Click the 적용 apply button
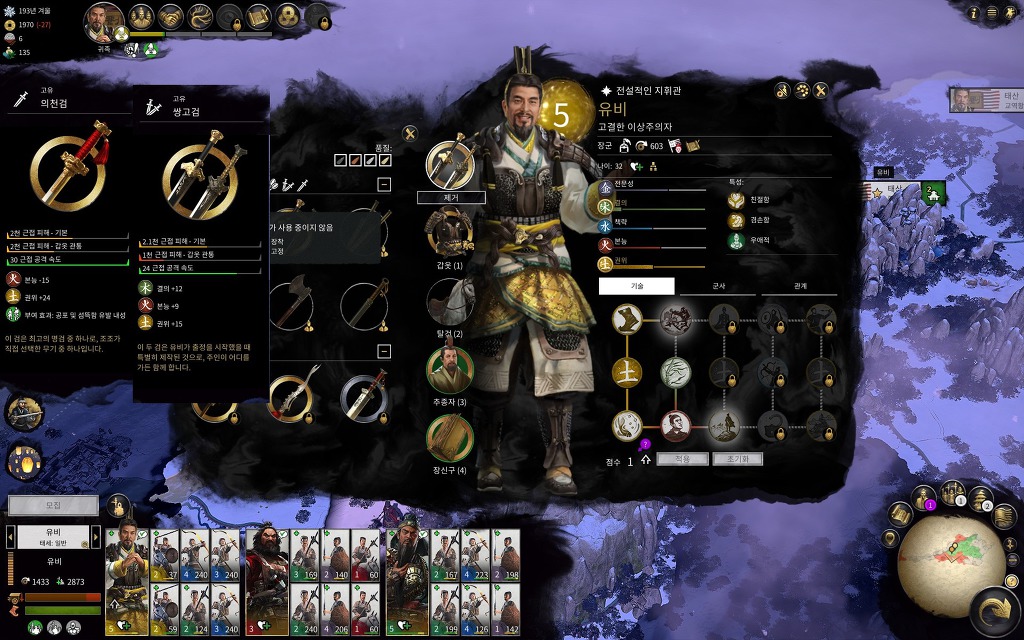Image resolution: width=1024 pixels, height=640 pixels. pyautogui.click(x=682, y=459)
